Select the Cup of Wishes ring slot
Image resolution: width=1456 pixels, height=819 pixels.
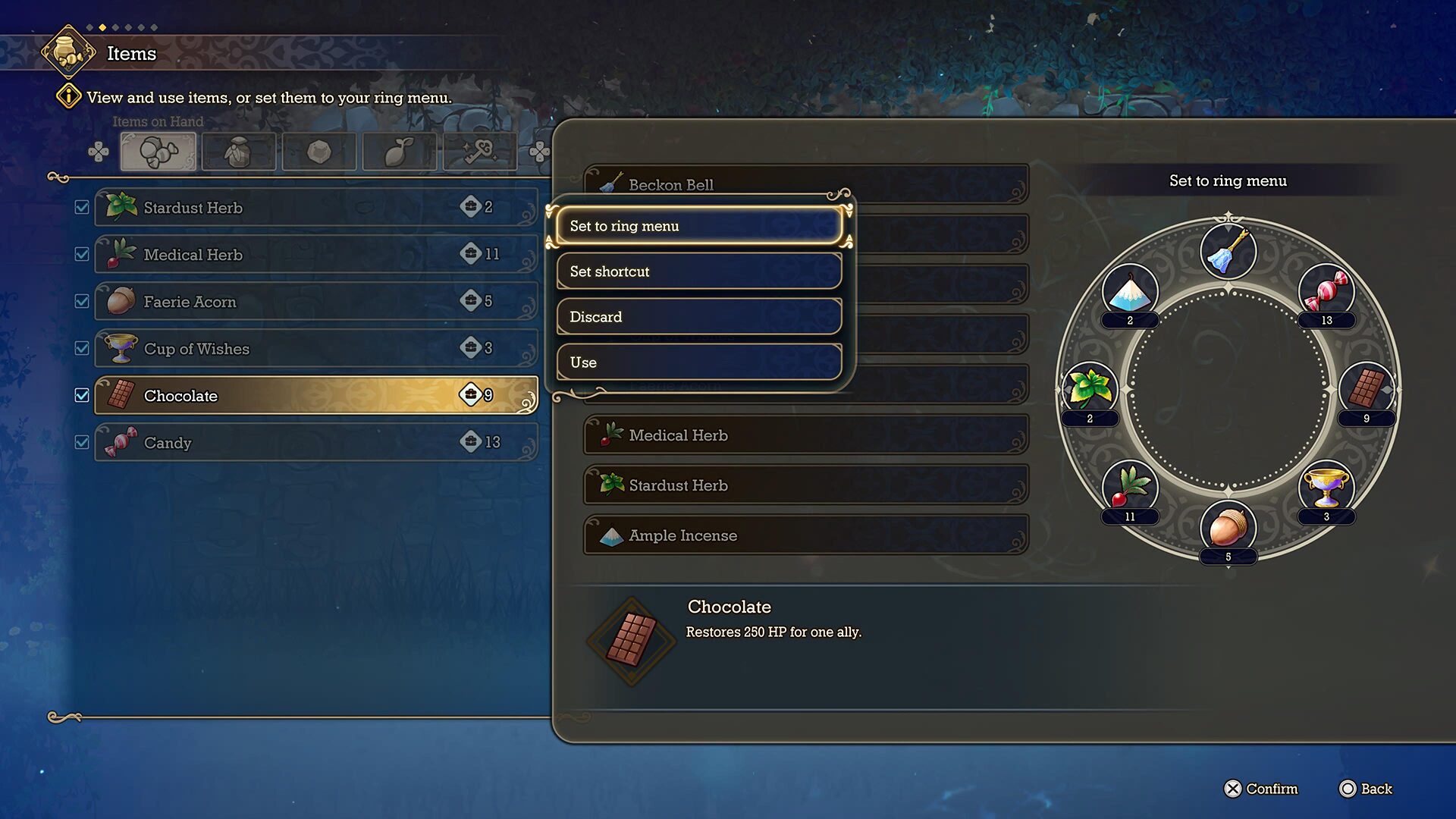tap(1326, 488)
